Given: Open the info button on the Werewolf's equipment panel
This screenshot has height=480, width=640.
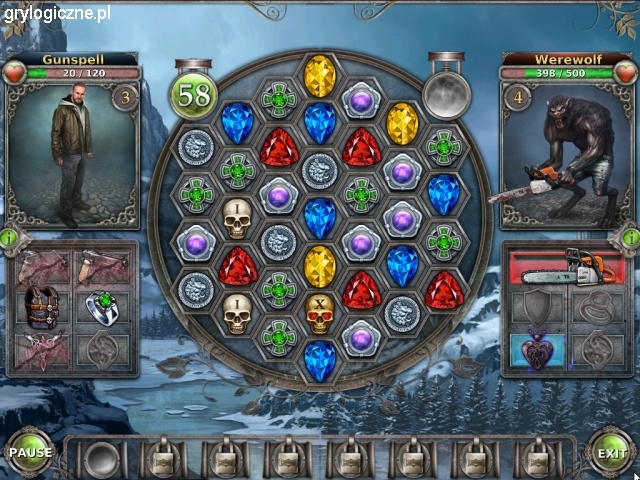Looking at the screenshot, I should pyautogui.click(x=630, y=239).
